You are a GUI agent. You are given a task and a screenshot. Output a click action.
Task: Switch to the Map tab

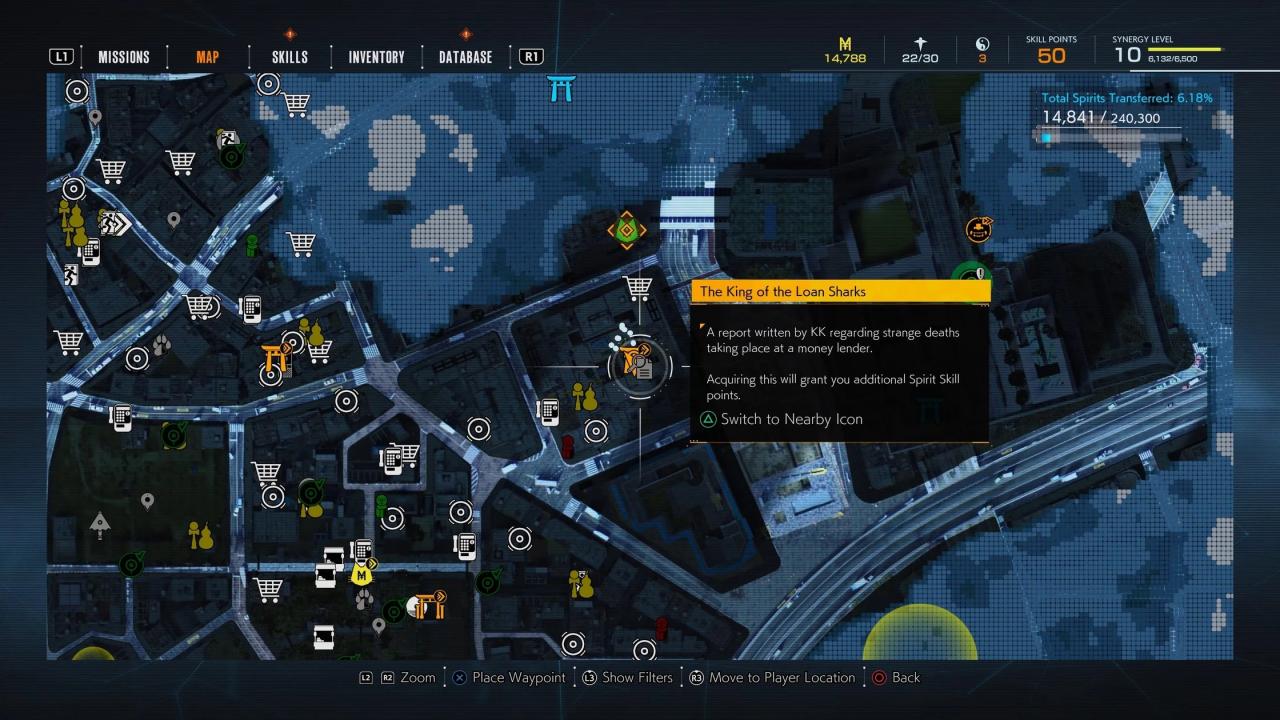[207, 57]
